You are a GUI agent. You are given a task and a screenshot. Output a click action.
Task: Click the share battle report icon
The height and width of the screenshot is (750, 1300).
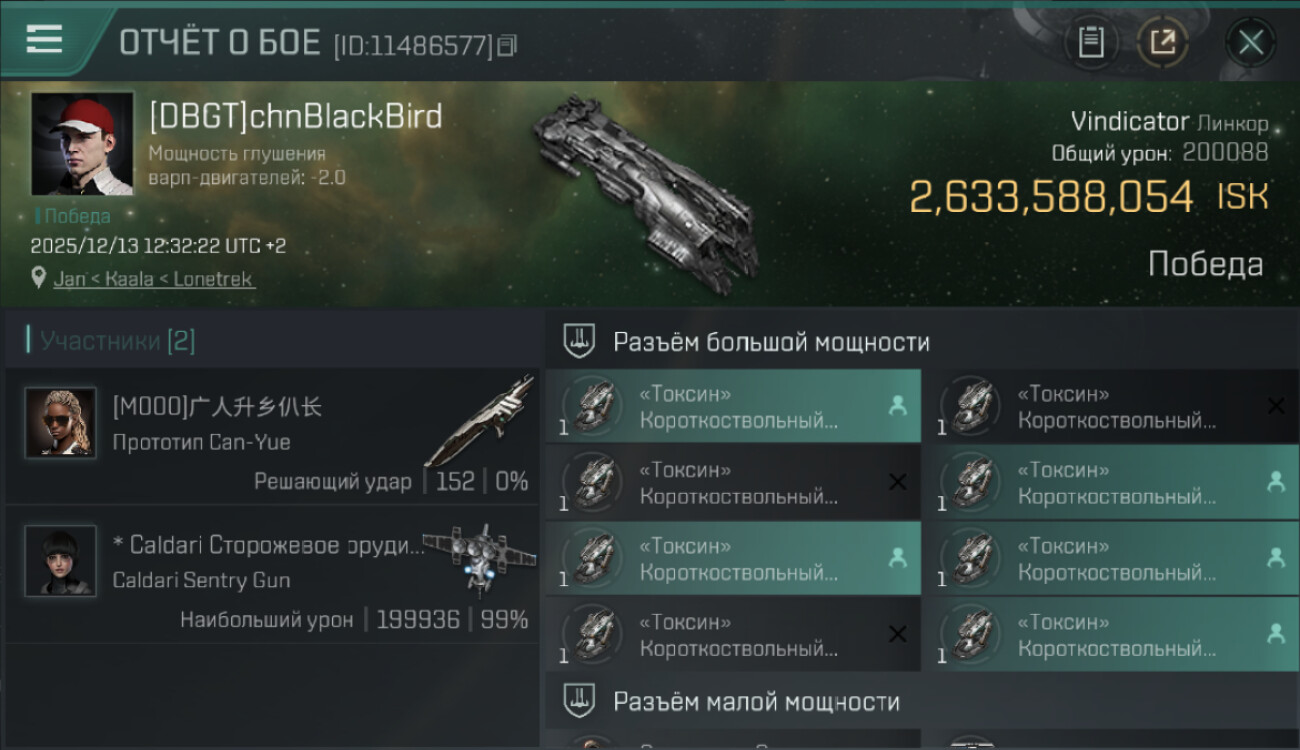(1163, 42)
